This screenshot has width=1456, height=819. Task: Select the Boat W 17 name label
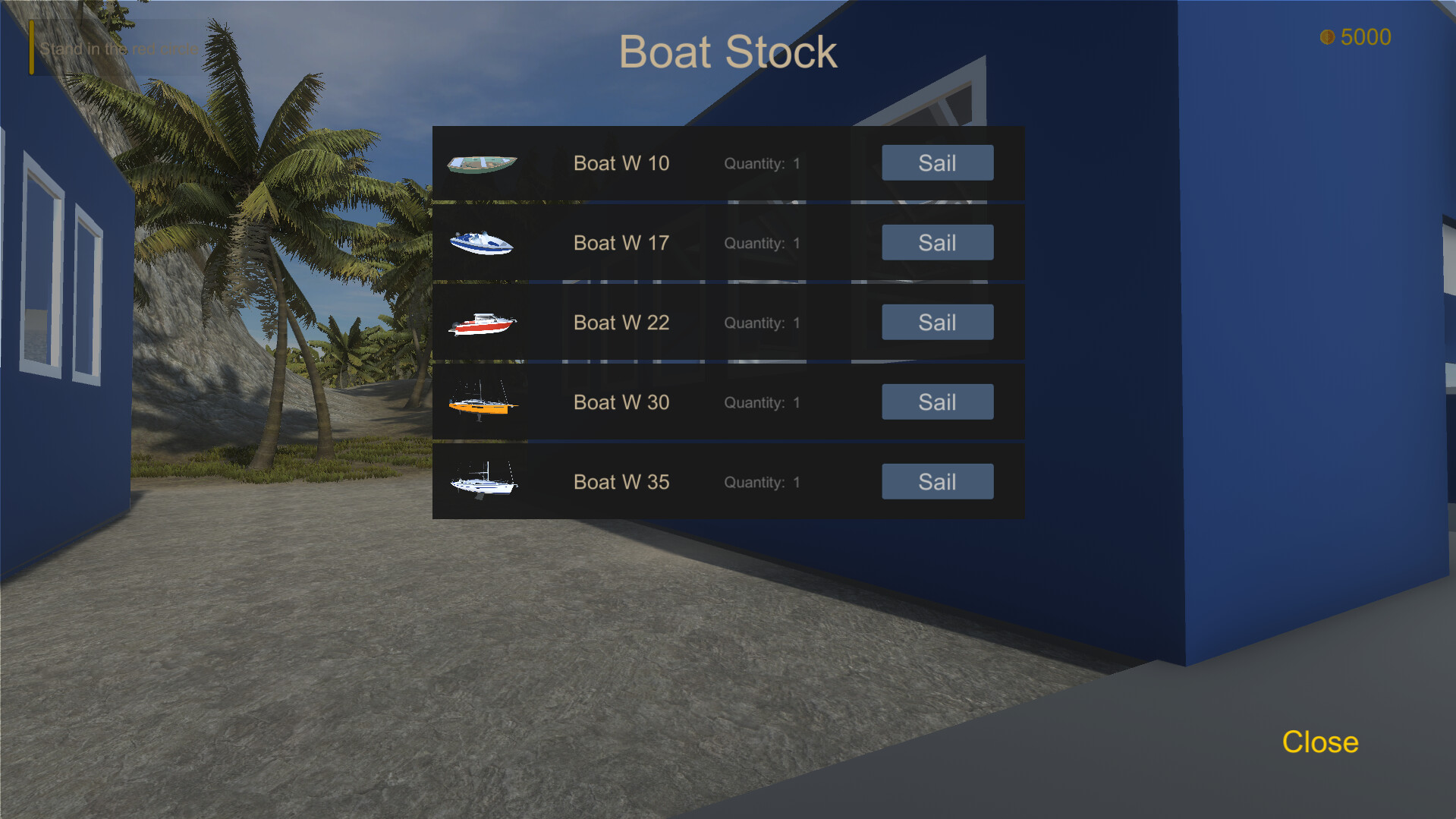click(621, 242)
